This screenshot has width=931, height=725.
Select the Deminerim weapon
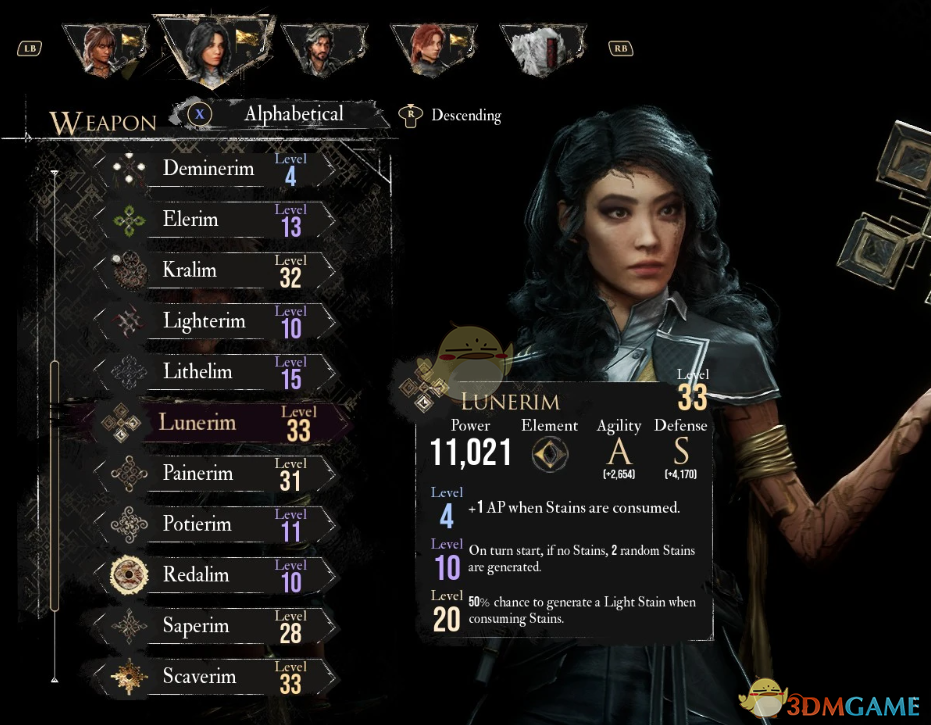pos(209,169)
